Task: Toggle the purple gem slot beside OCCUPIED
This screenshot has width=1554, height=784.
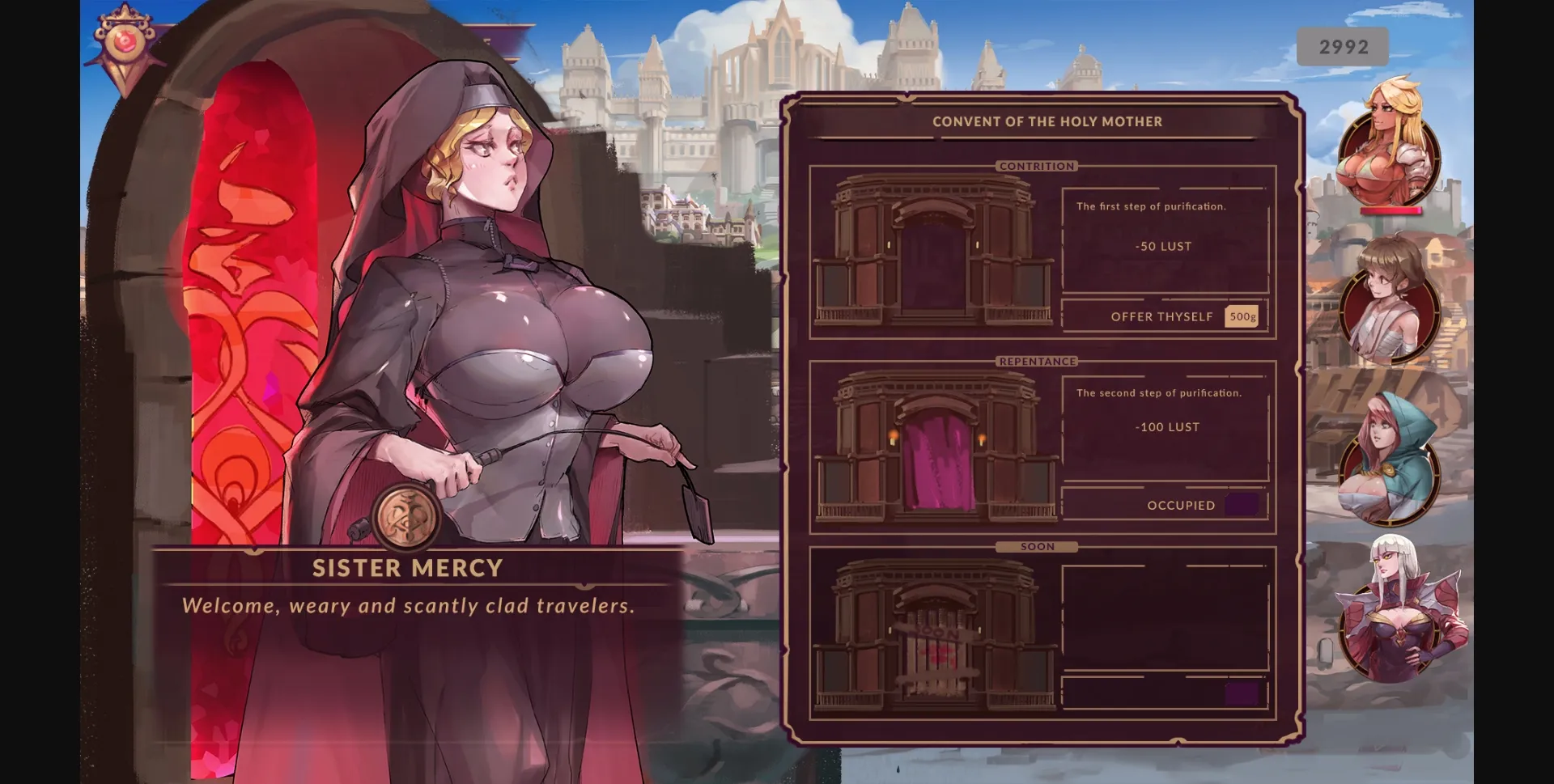Action: click(x=1244, y=504)
